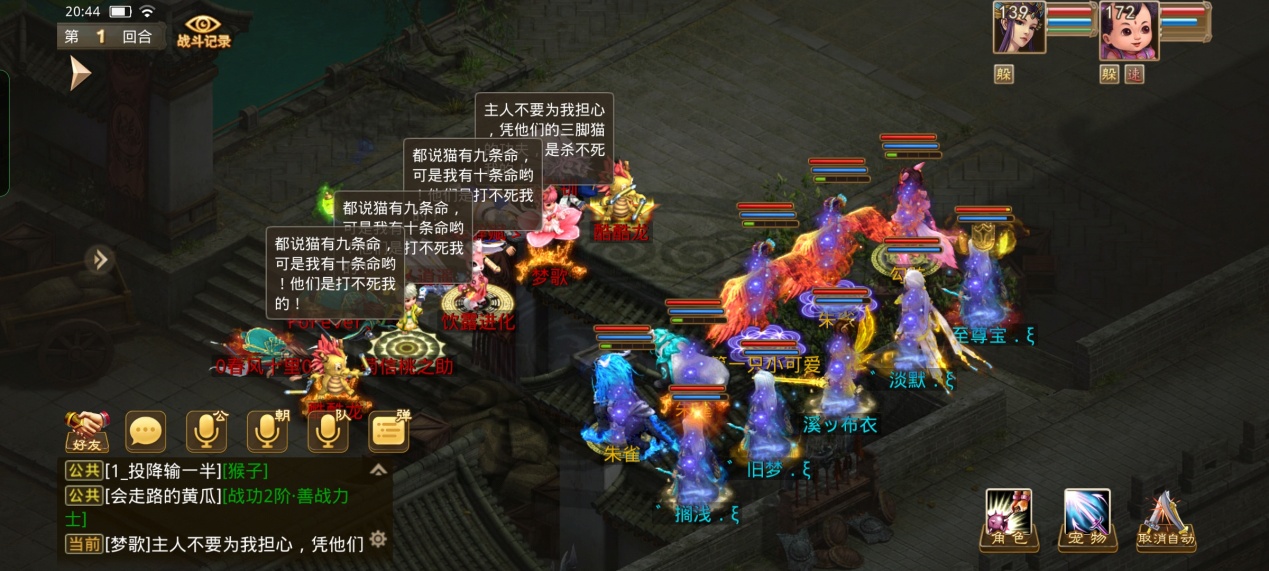Expand the double-chevron side panel button
1269x571 pixels.
100,260
